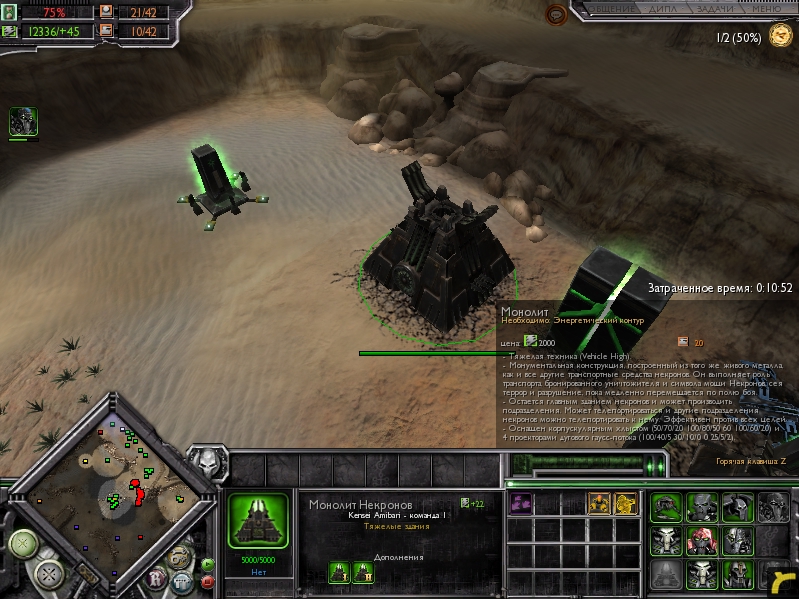
Task: Click the second Monolith addon icon
Action: click(364, 571)
